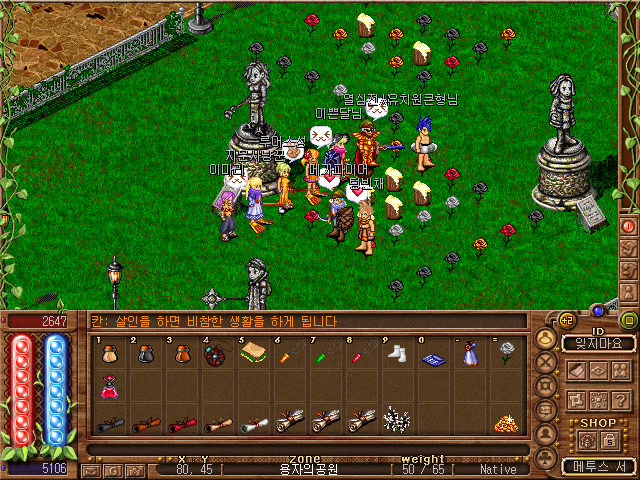Select the dark spiked orb in slot 4
Viewport: 640px width, 480px height.
coord(215,355)
